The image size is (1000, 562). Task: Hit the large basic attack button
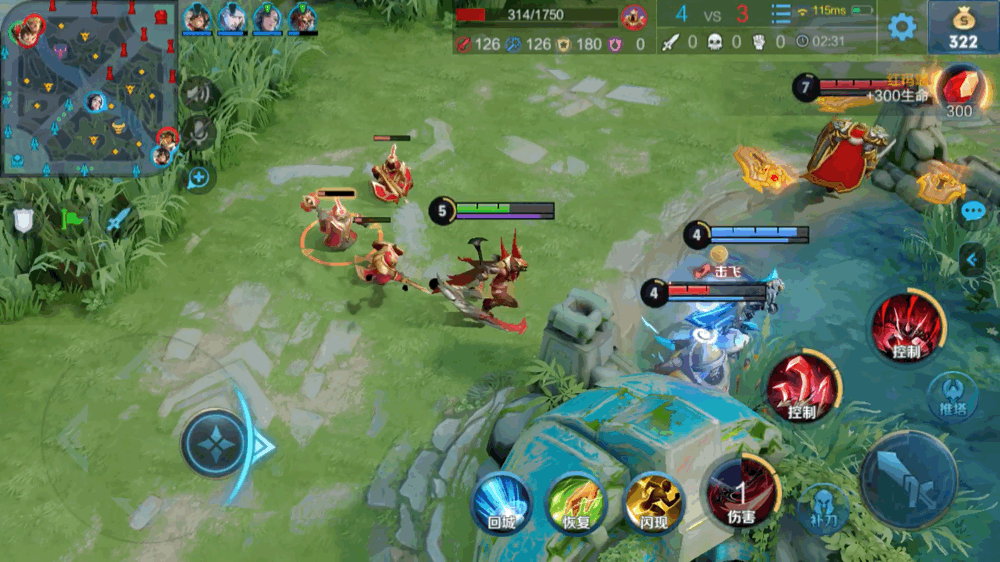coord(909,480)
